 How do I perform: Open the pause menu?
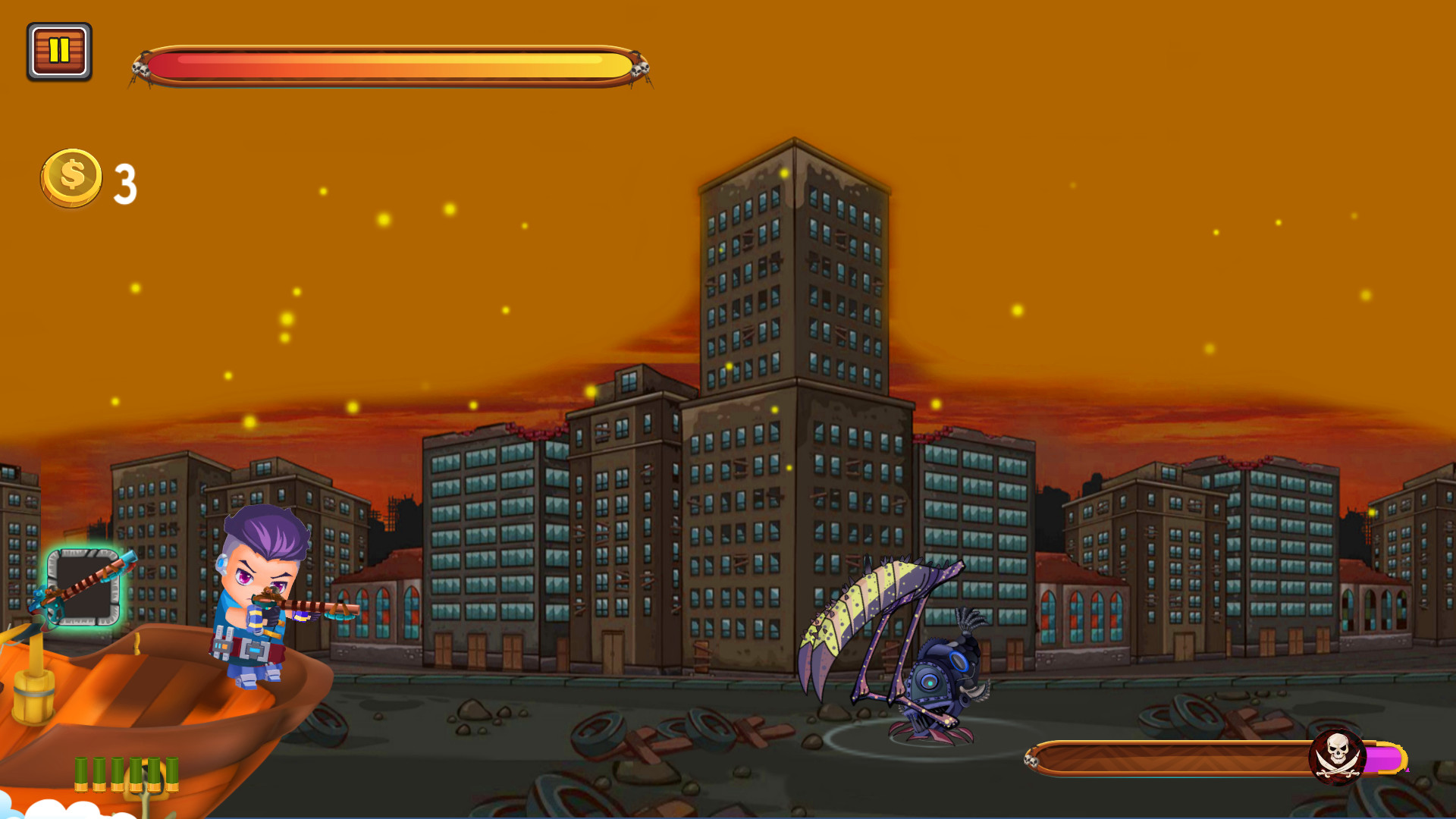coord(59,52)
